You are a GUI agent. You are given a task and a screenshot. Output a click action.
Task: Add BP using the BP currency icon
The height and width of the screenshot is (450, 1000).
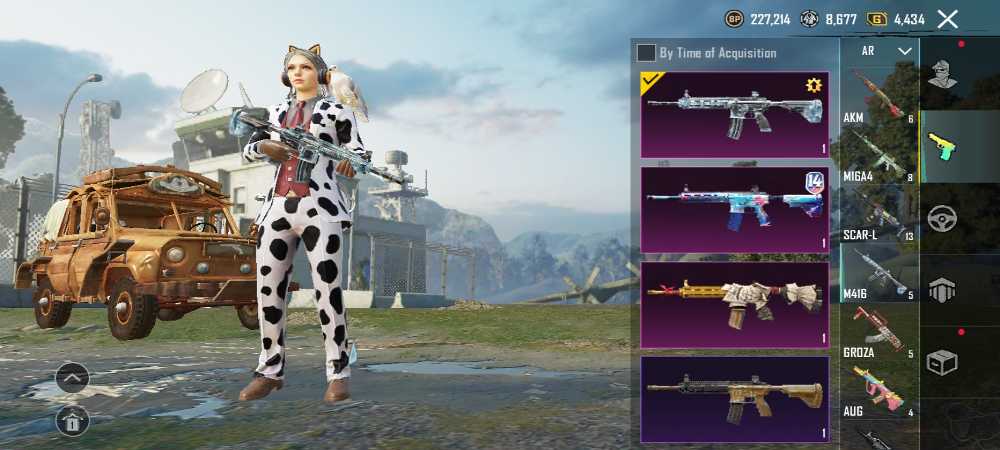(734, 19)
